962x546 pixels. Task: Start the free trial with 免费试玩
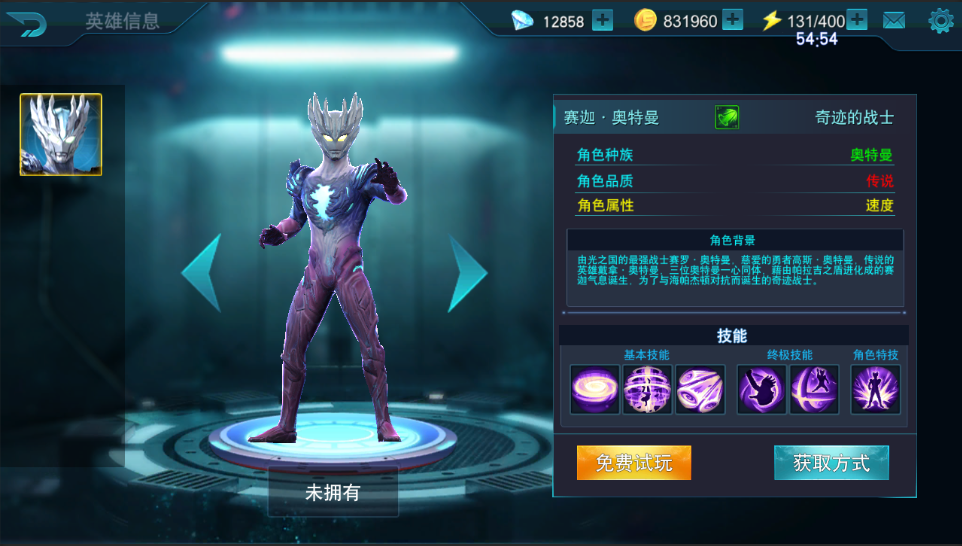pyautogui.click(x=634, y=463)
